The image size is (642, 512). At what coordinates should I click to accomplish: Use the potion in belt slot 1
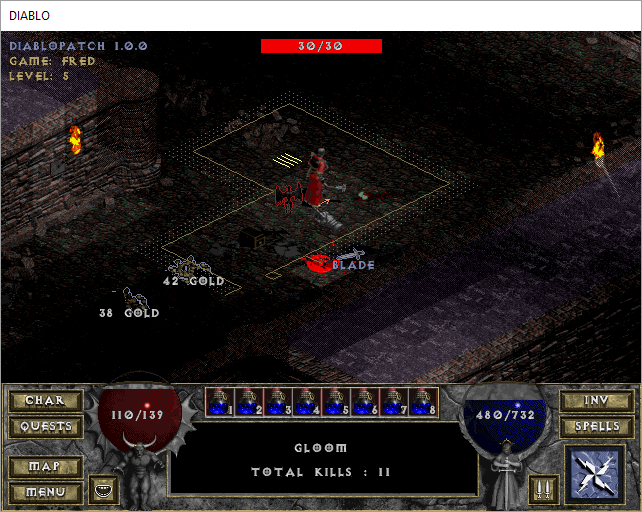[221, 402]
